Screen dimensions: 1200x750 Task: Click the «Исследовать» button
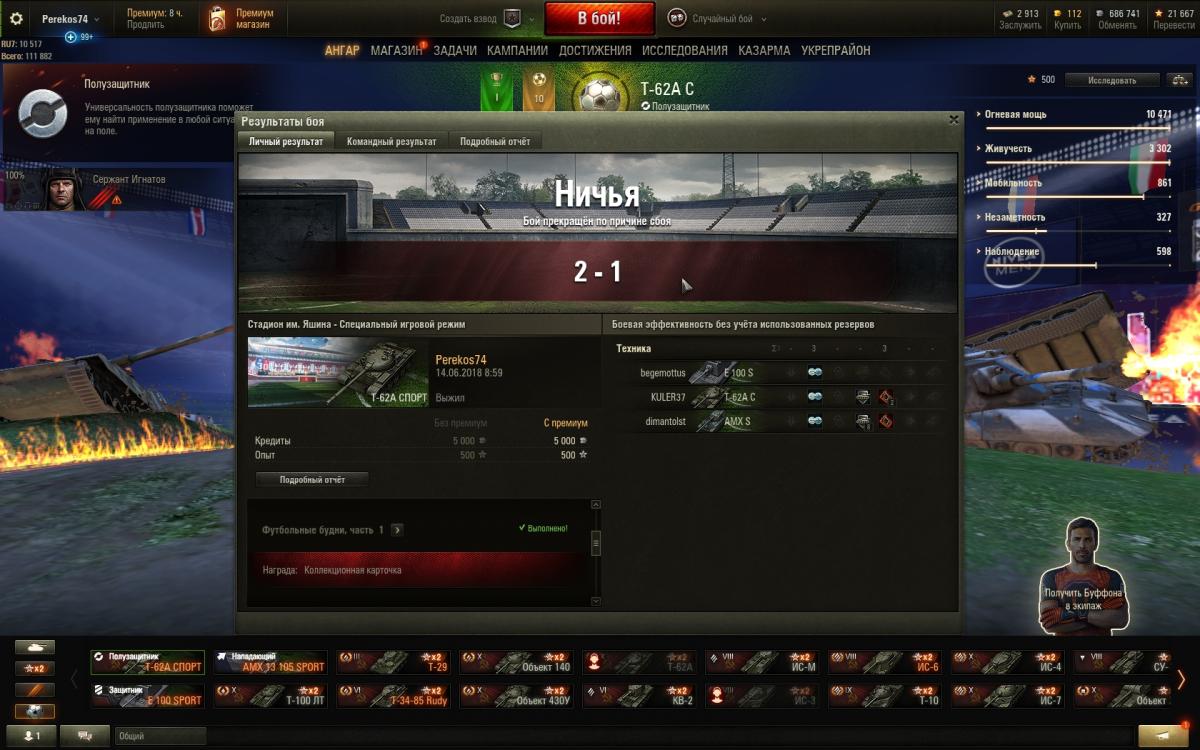click(x=1112, y=80)
